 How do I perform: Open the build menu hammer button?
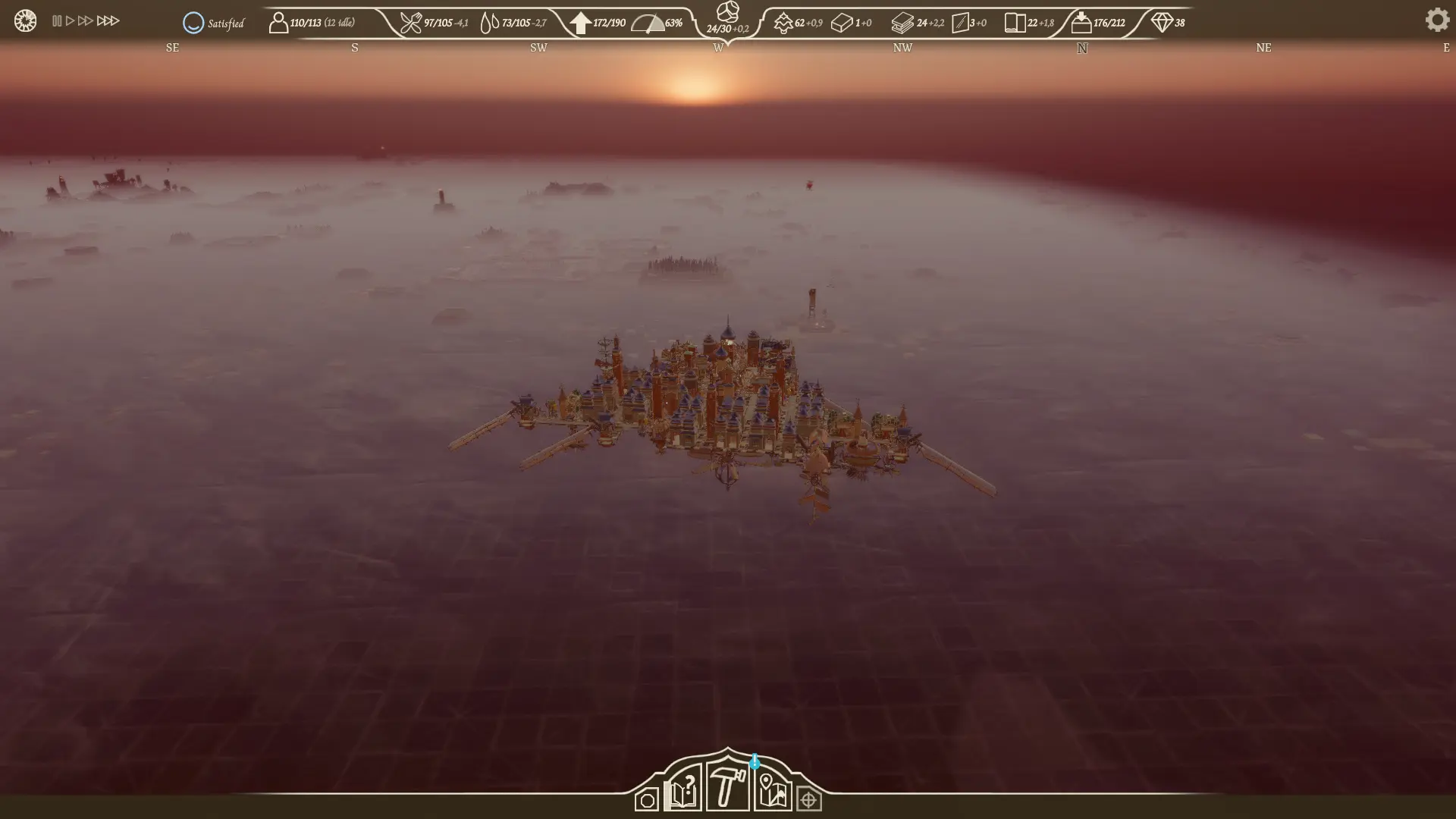[727, 787]
